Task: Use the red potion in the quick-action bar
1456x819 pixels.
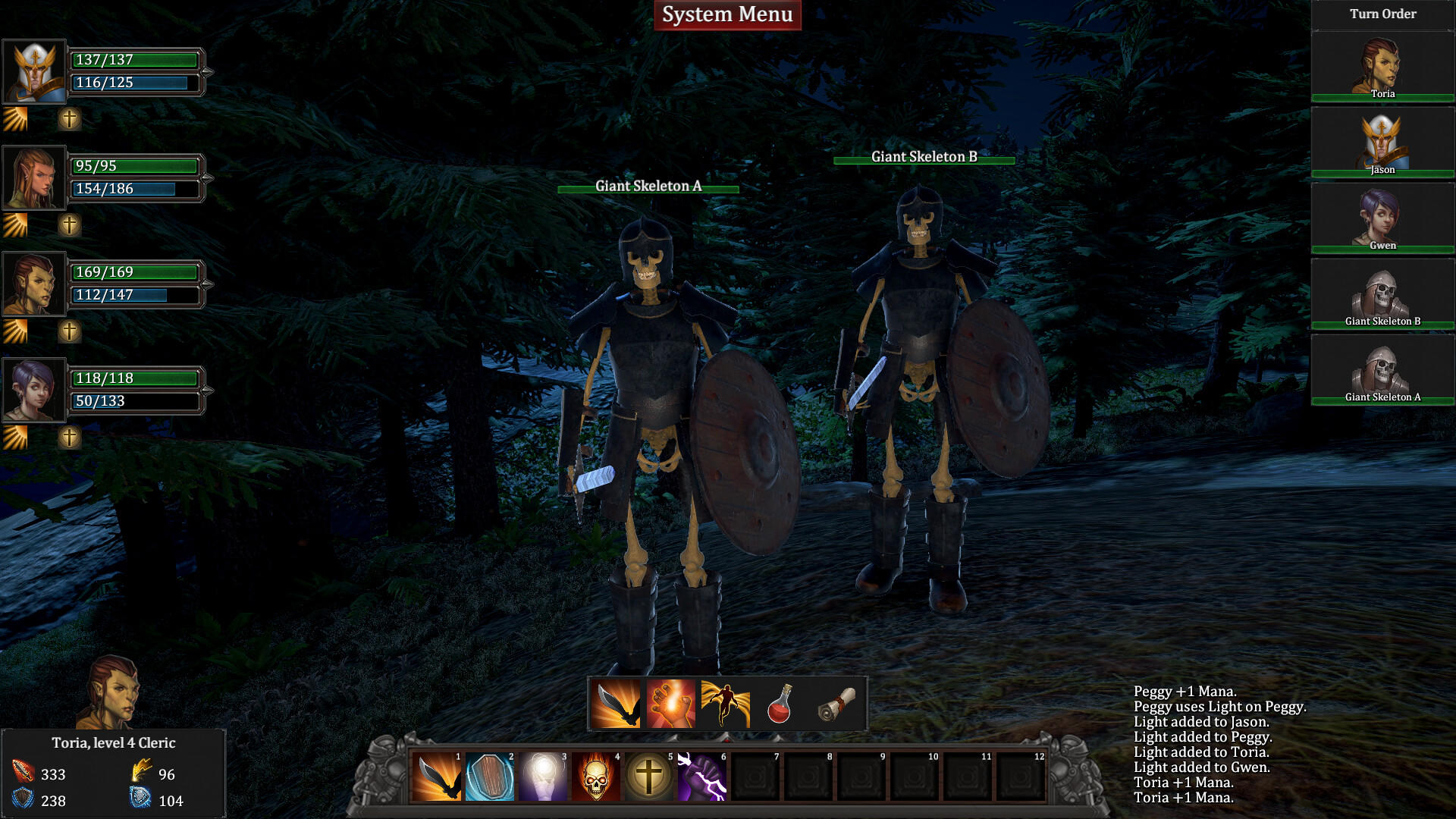Action: (x=778, y=704)
